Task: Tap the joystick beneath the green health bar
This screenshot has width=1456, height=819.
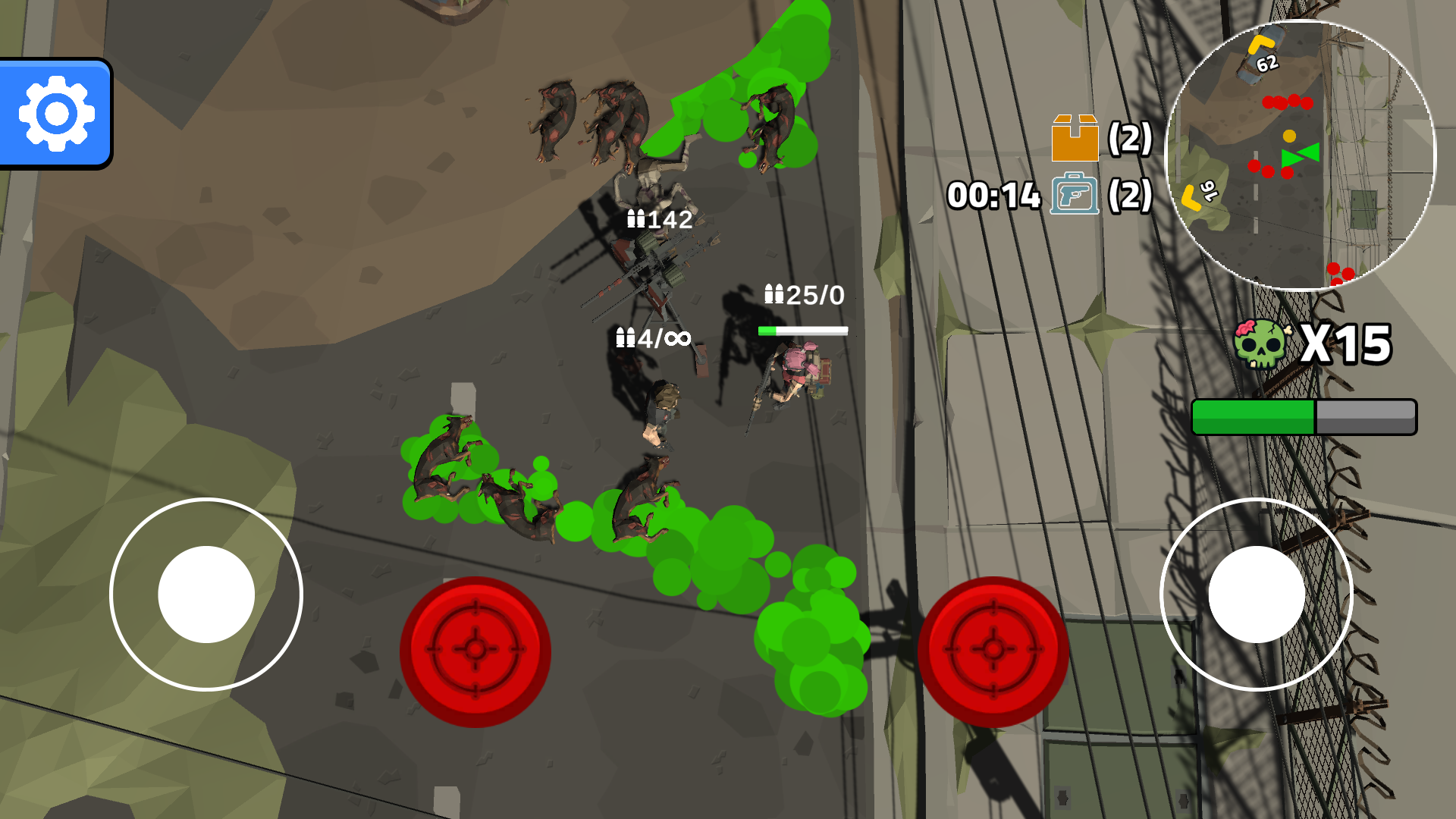Action: (1257, 595)
